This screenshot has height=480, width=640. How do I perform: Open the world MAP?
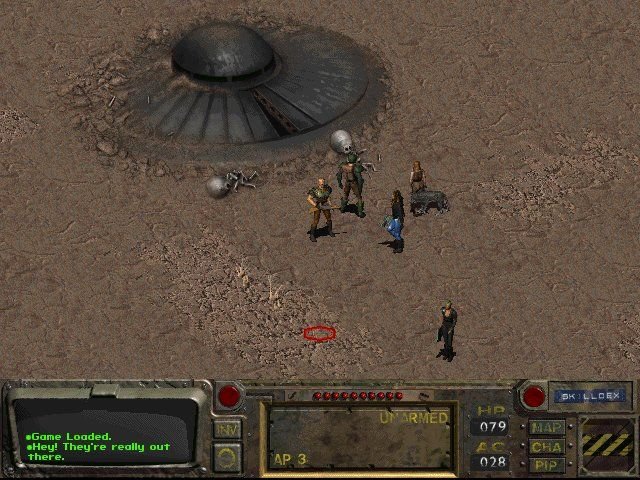(x=547, y=427)
